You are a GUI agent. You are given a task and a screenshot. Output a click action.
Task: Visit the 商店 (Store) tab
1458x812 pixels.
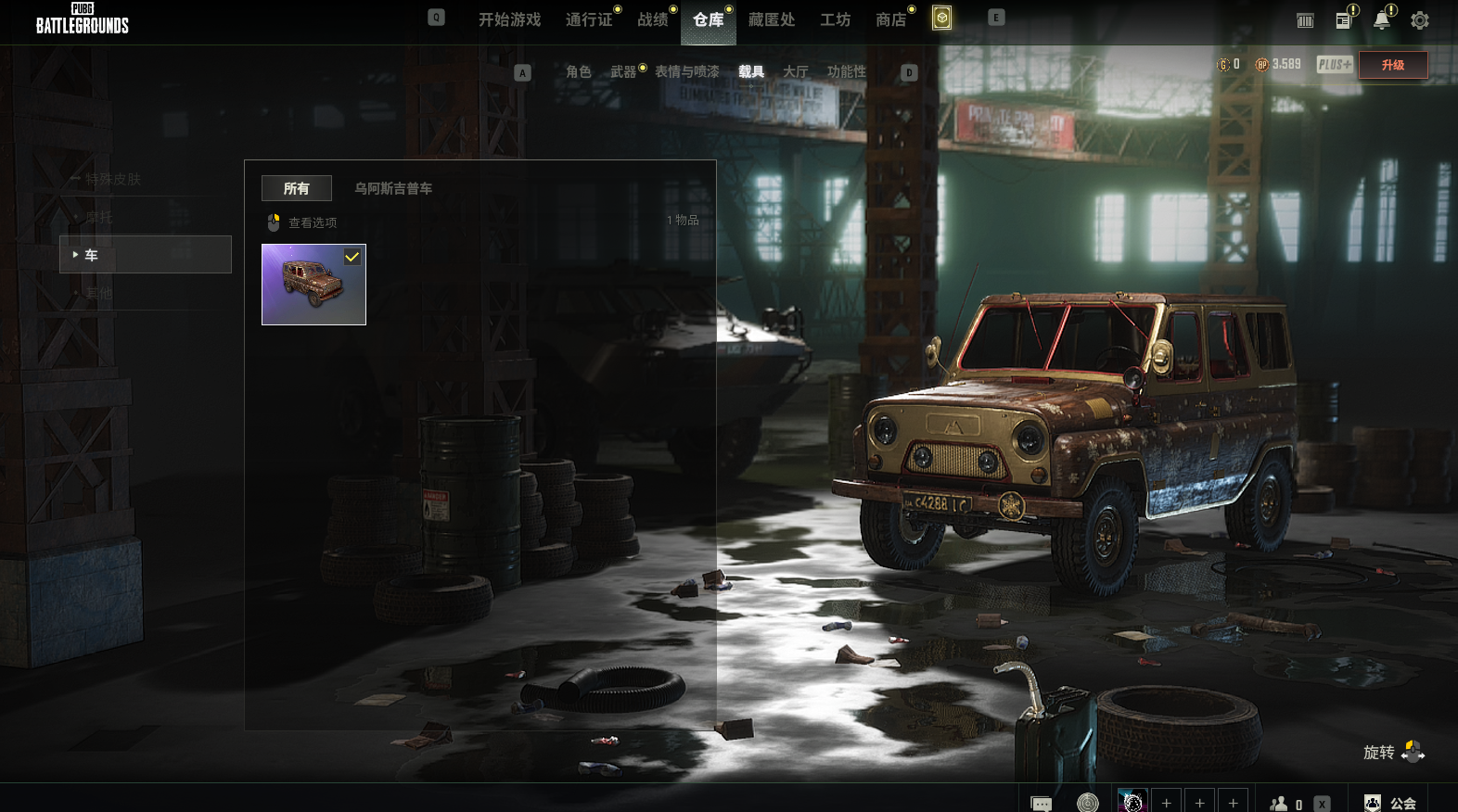click(890, 19)
